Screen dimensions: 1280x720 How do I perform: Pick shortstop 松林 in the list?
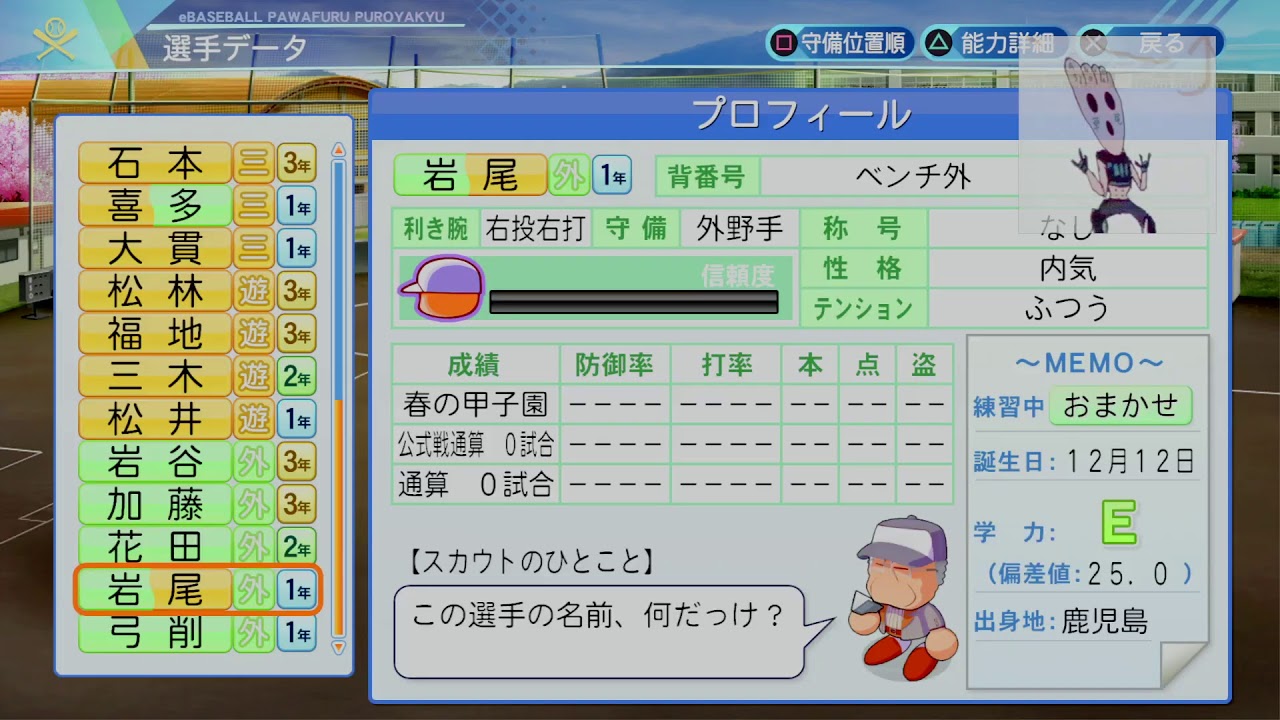[x=197, y=291]
